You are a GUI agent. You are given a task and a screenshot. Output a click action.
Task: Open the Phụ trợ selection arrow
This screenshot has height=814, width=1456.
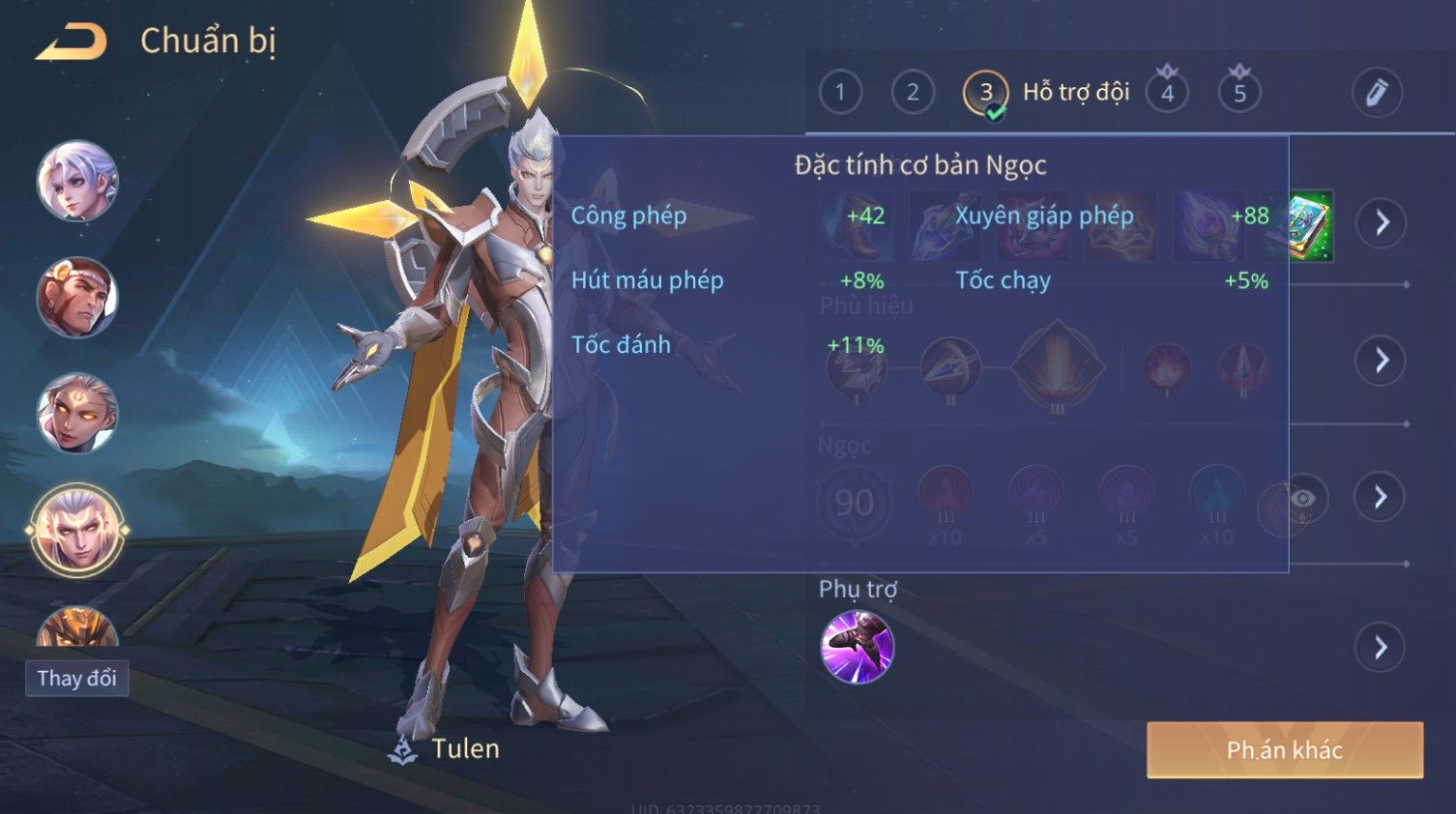[x=1381, y=648]
